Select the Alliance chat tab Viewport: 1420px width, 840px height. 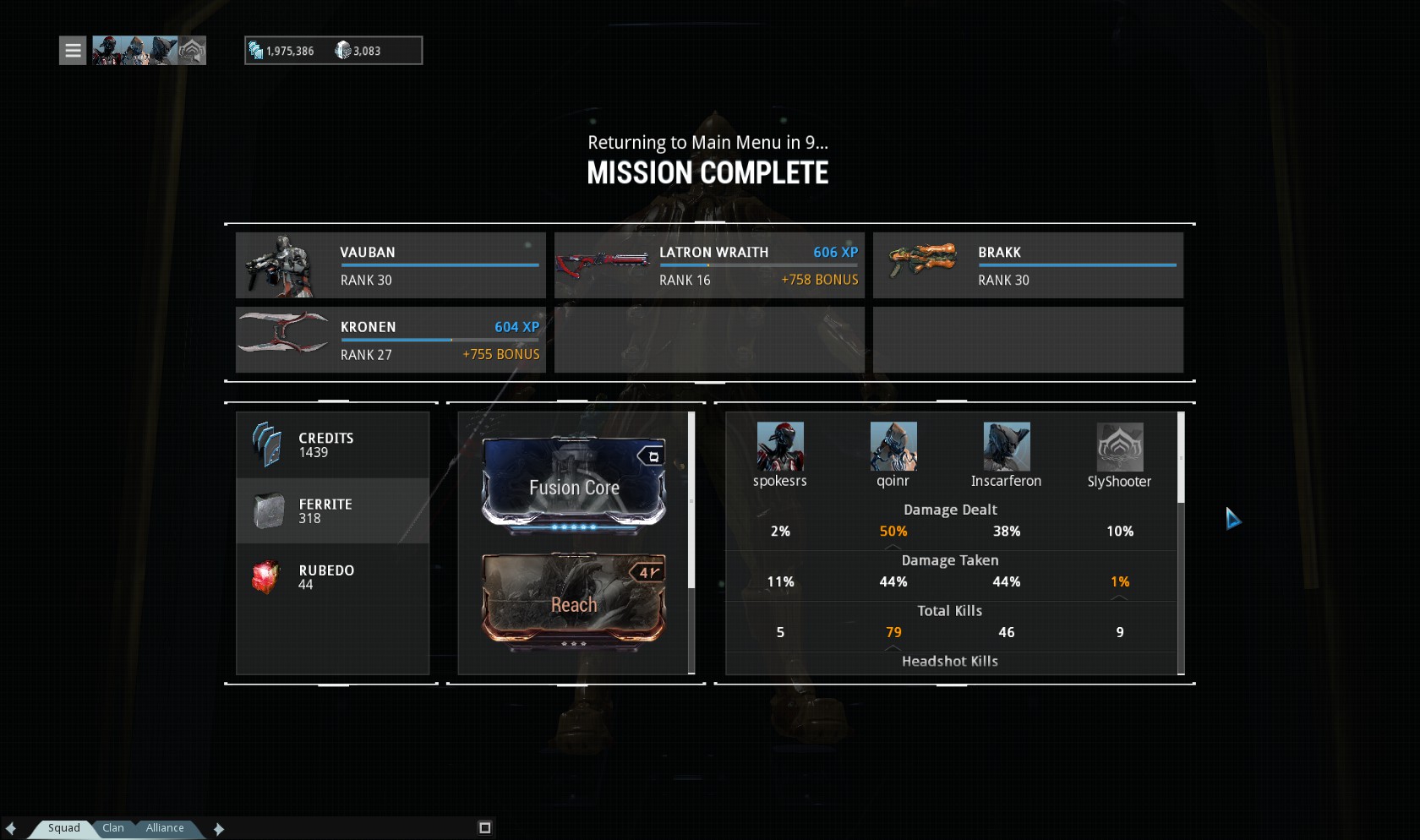[165, 828]
